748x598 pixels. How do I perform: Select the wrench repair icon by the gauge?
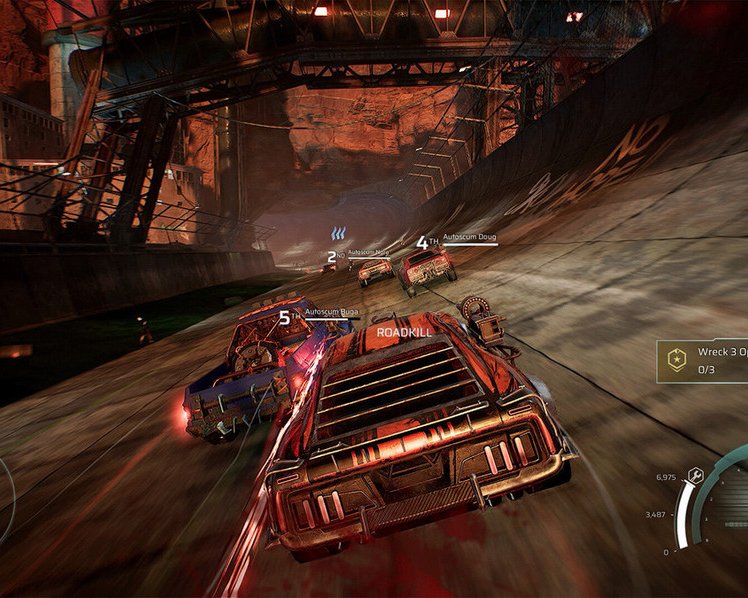[x=696, y=476]
